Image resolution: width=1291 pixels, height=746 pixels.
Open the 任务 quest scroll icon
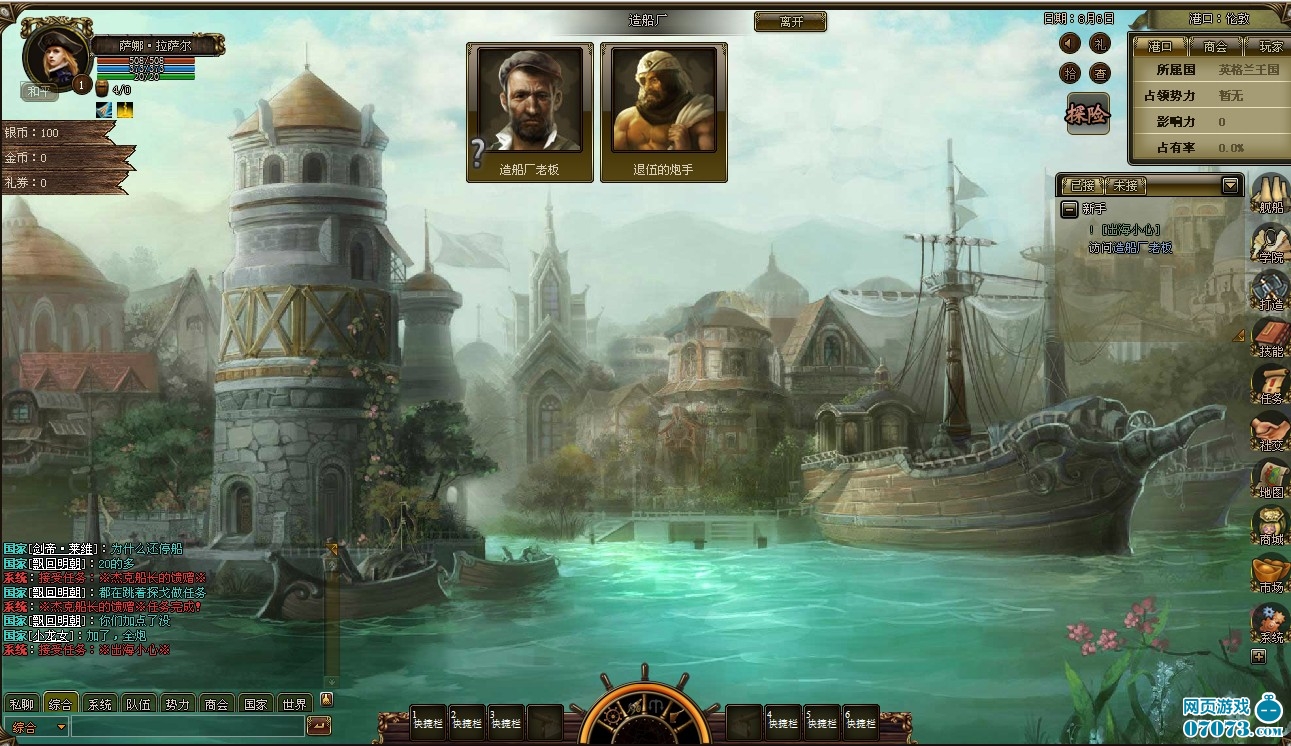(1270, 384)
